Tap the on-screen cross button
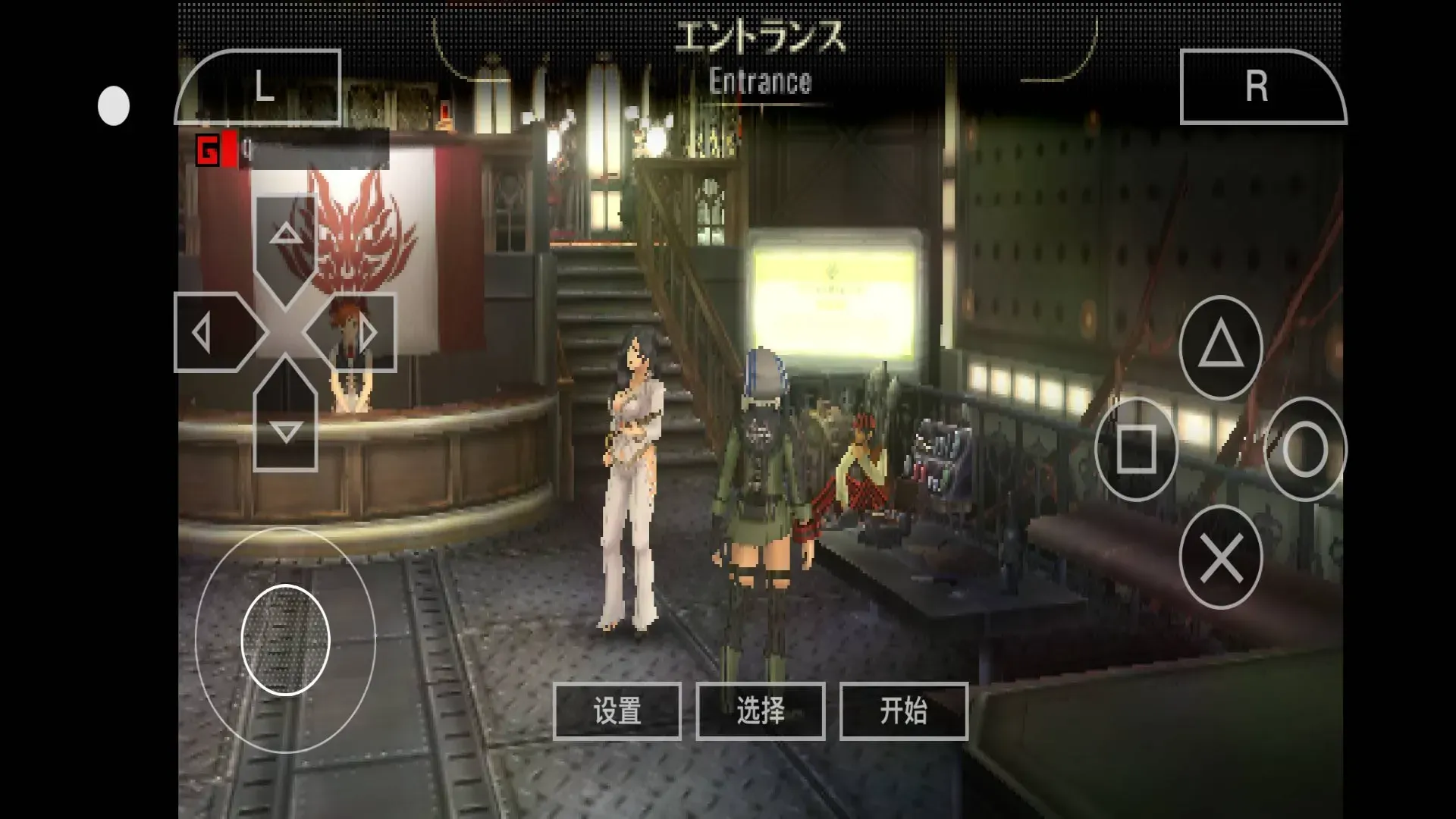This screenshot has height=819, width=1456. (1220, 557)
